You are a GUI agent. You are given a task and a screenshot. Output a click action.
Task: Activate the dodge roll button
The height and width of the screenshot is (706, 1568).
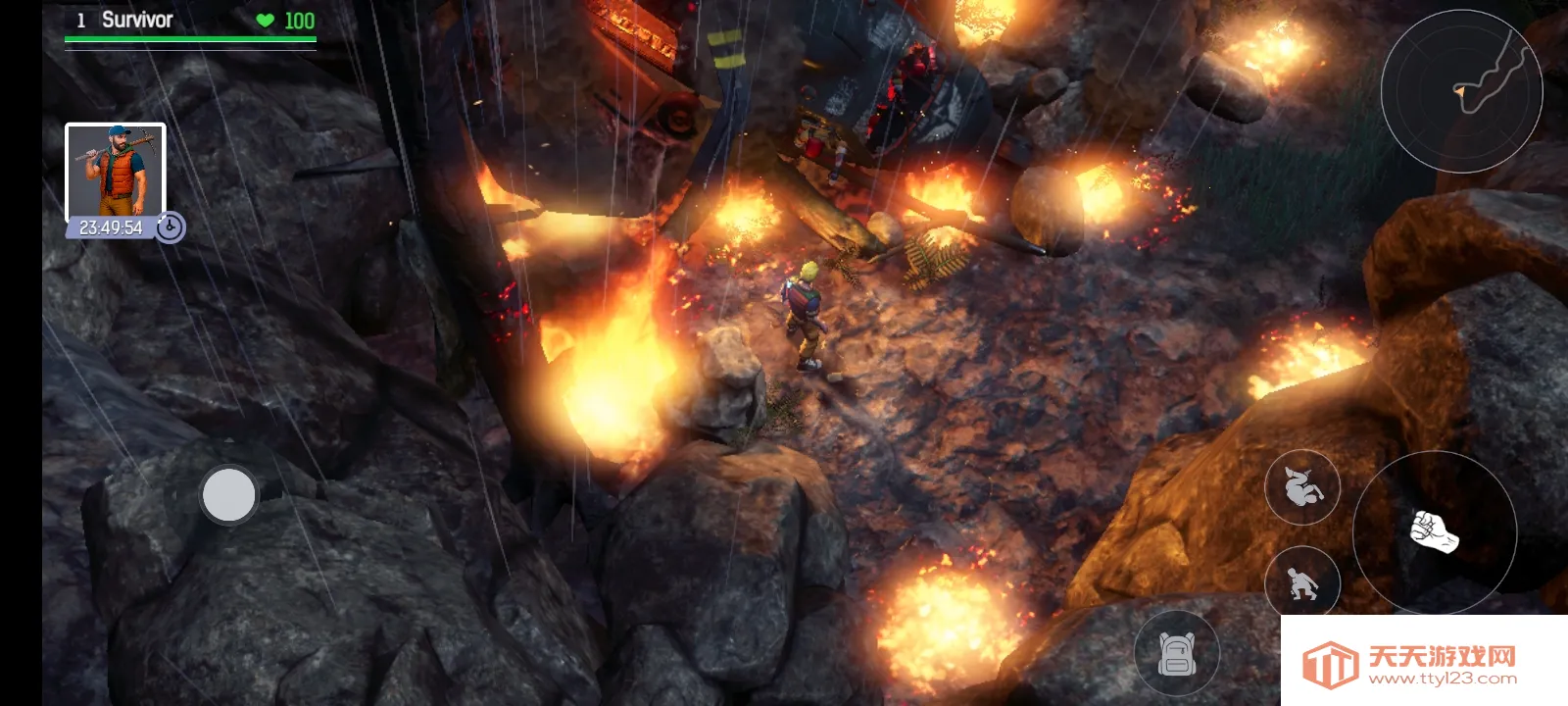(x=1302, y=486)
